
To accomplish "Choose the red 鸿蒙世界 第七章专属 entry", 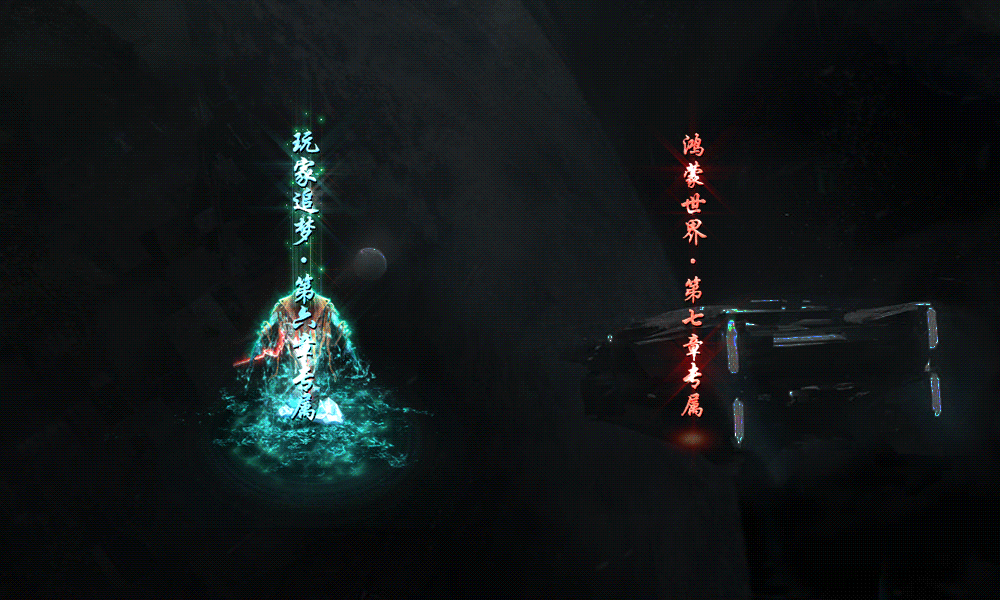I will pos(694,275).
